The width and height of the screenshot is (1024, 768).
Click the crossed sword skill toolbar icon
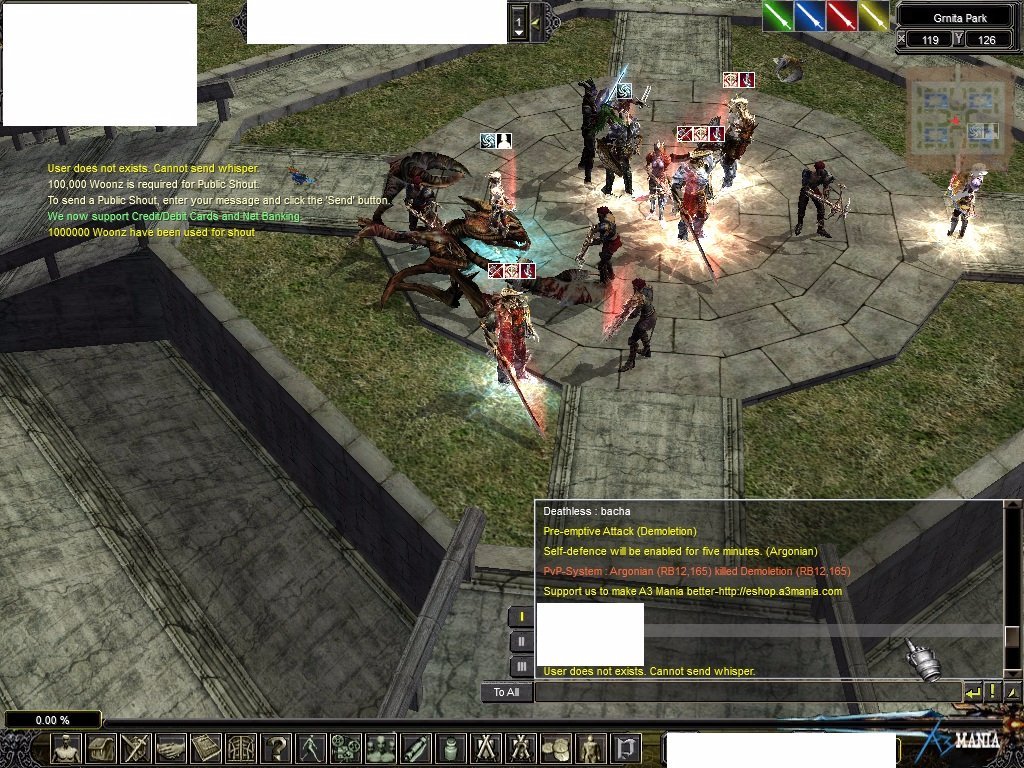click(x=135, y=748)
